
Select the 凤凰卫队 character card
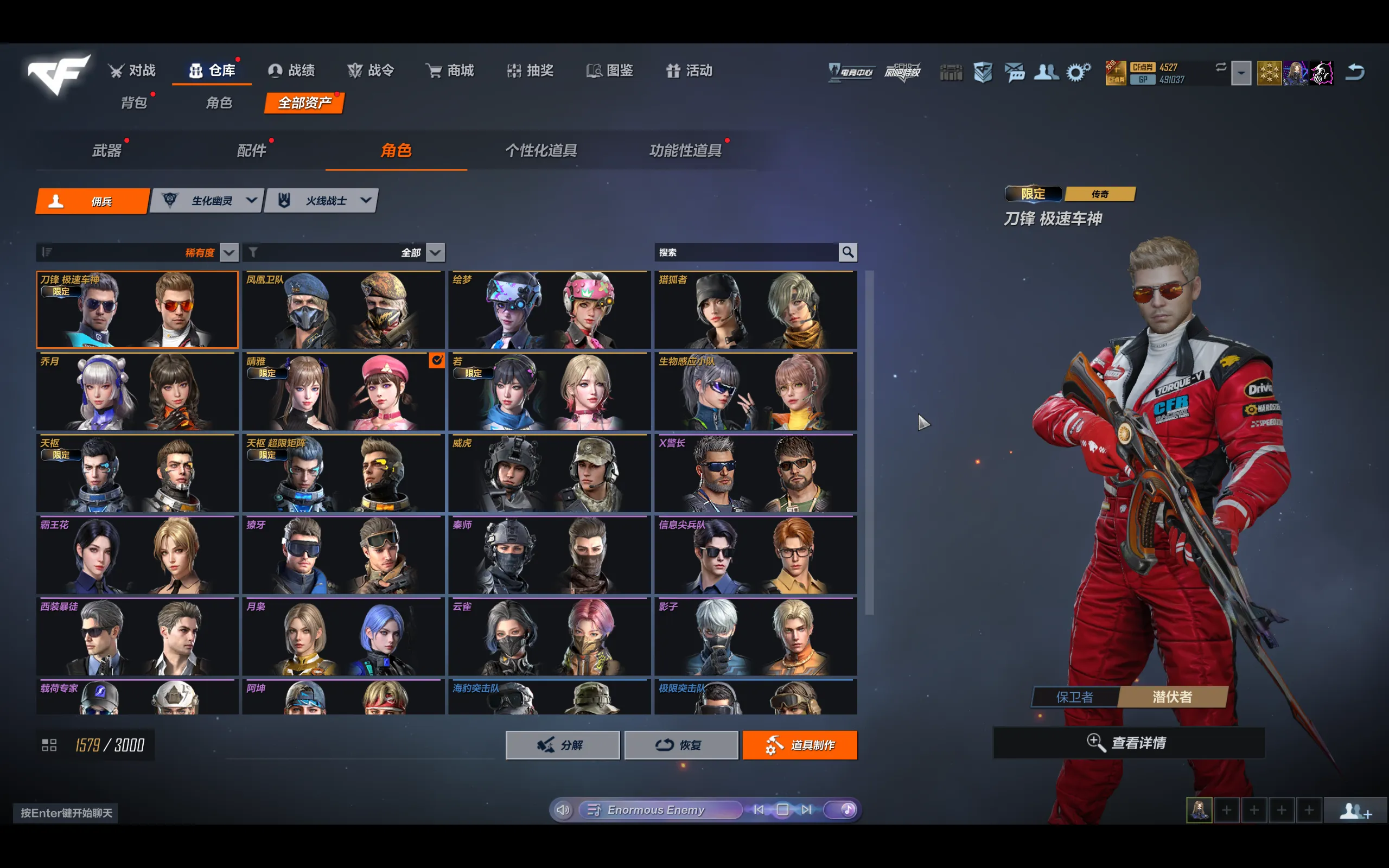point(343,310)
